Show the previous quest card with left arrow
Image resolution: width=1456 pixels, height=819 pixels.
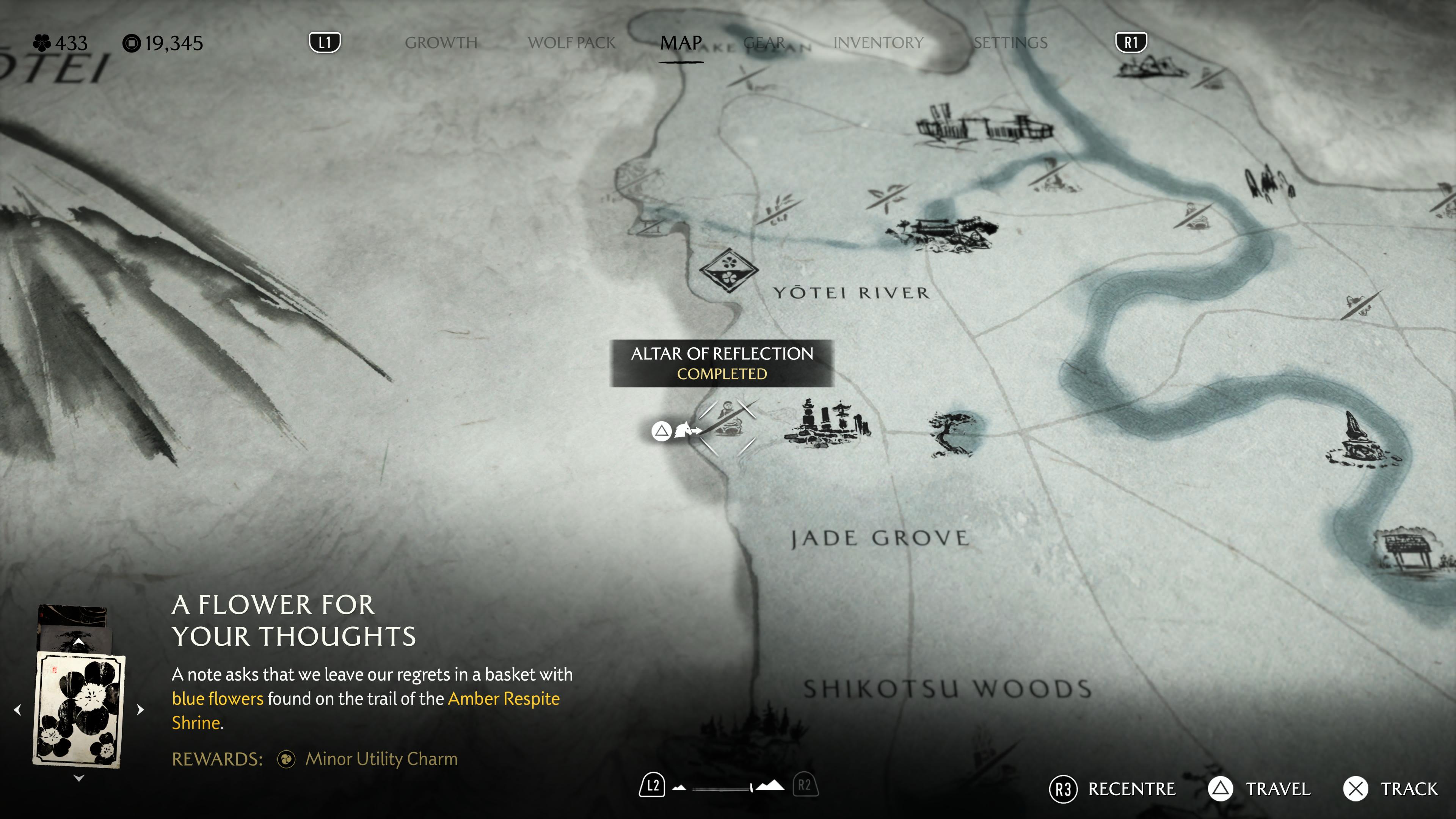pos(17,709)
